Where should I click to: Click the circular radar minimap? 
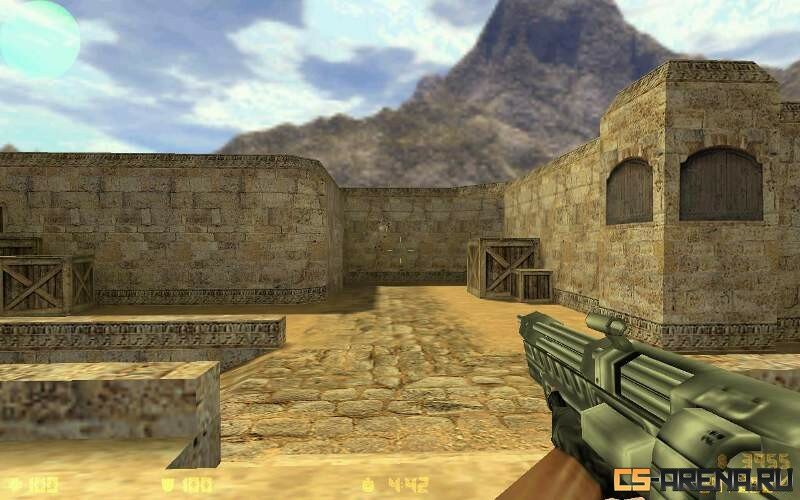38,40
